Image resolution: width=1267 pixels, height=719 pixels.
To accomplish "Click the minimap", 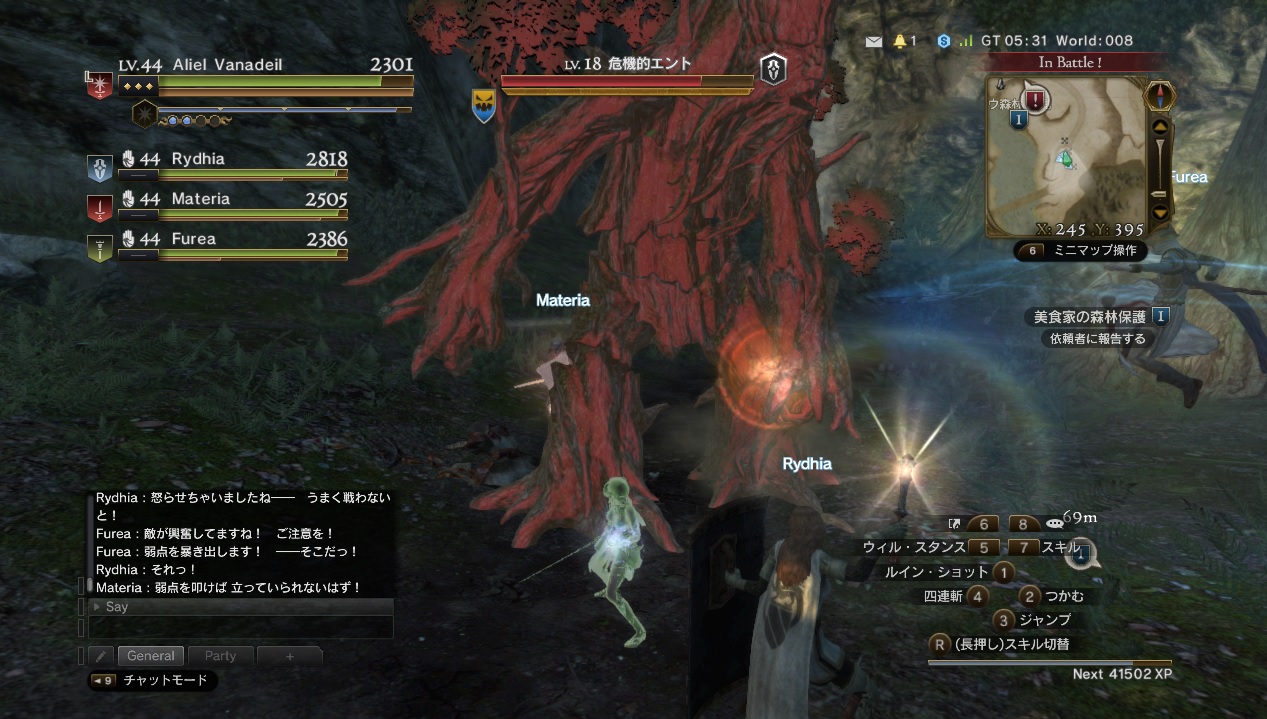I will [x=1065, y=160].
